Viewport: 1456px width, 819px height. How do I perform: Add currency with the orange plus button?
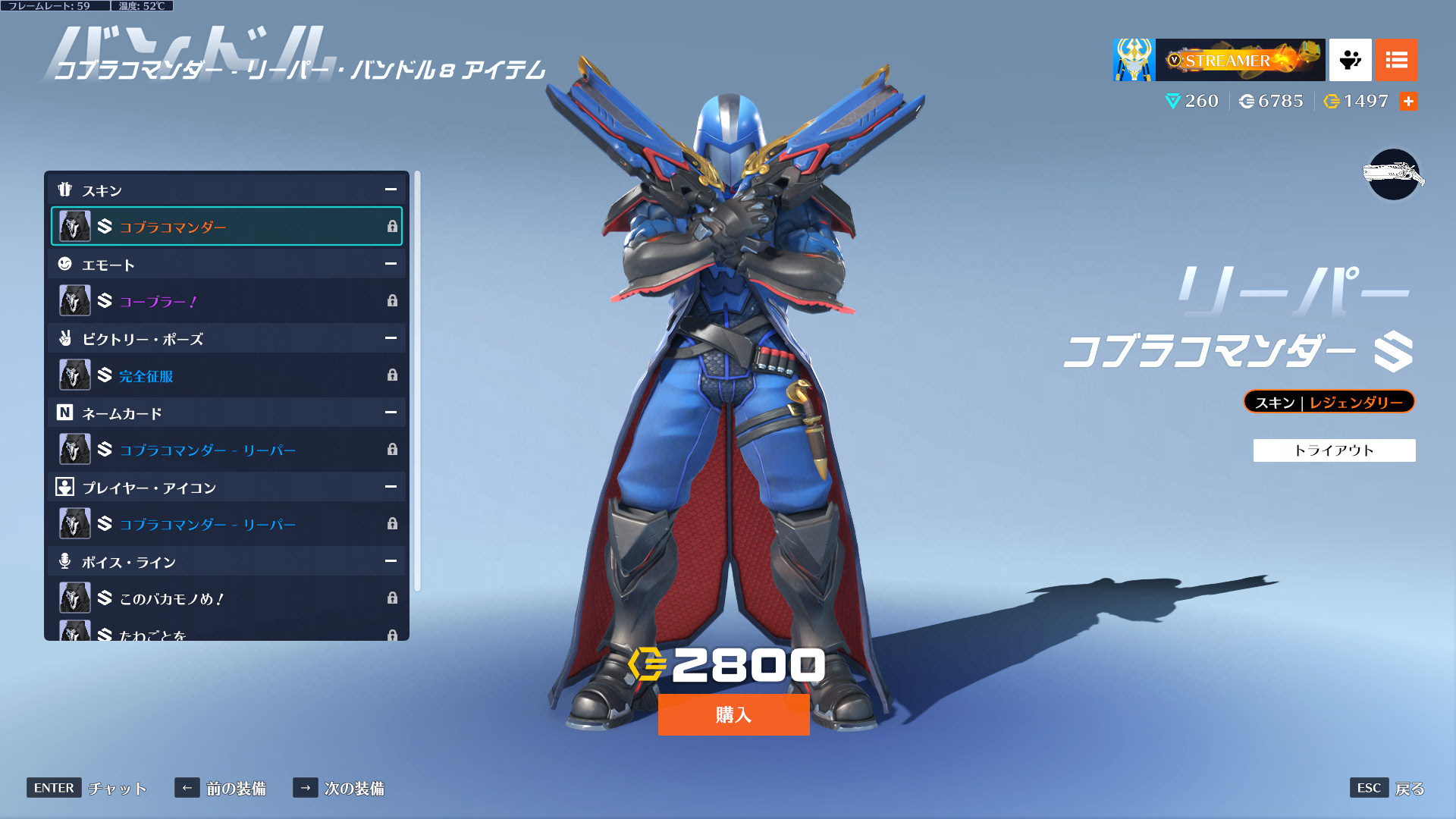[1408, 102]
